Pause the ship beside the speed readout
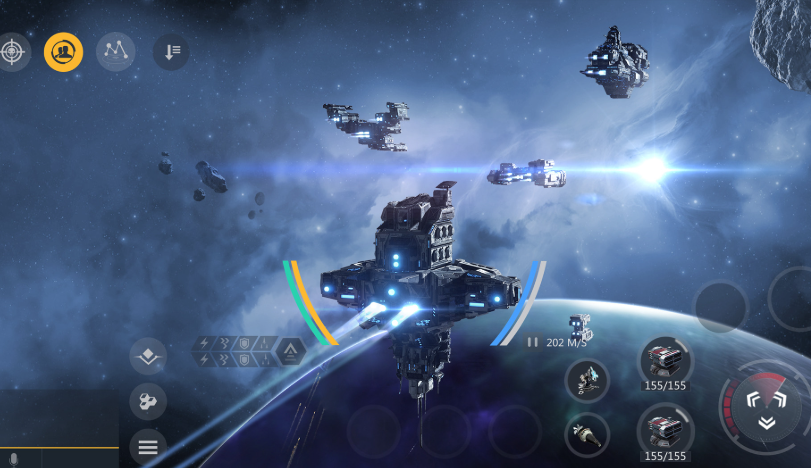 [533, 342]
